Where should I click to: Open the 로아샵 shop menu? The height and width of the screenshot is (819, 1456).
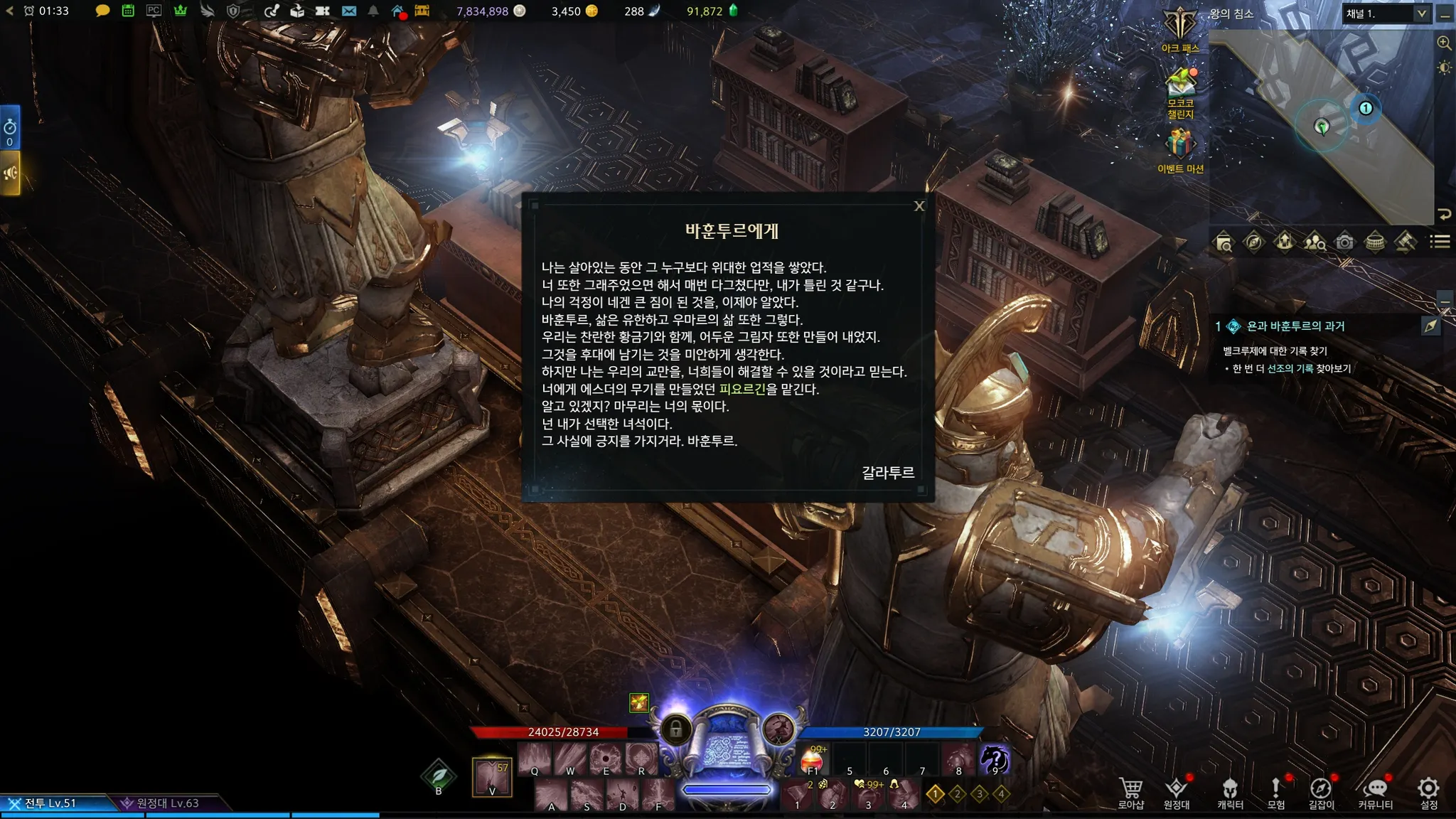pos(1130,792)
